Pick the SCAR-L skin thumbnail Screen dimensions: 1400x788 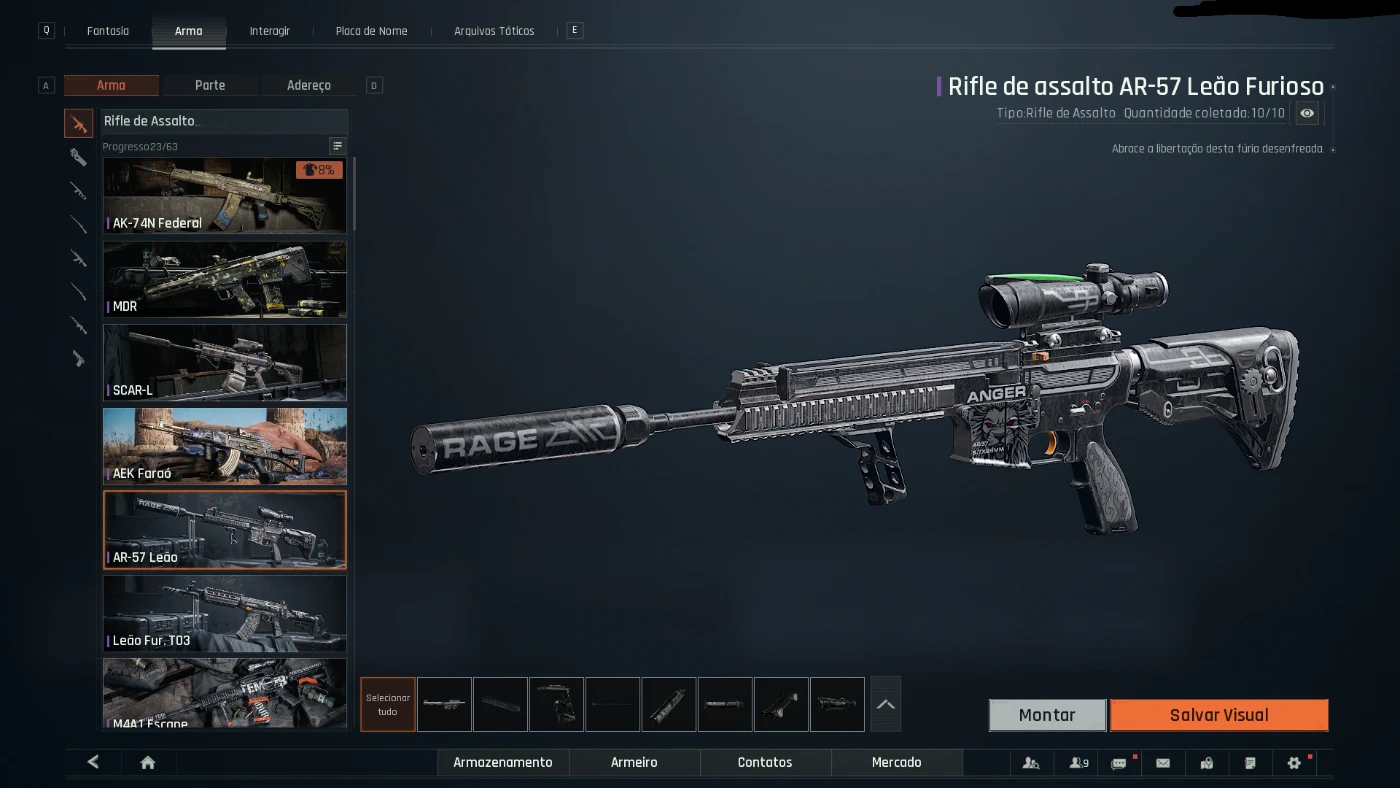pos(225,362)
